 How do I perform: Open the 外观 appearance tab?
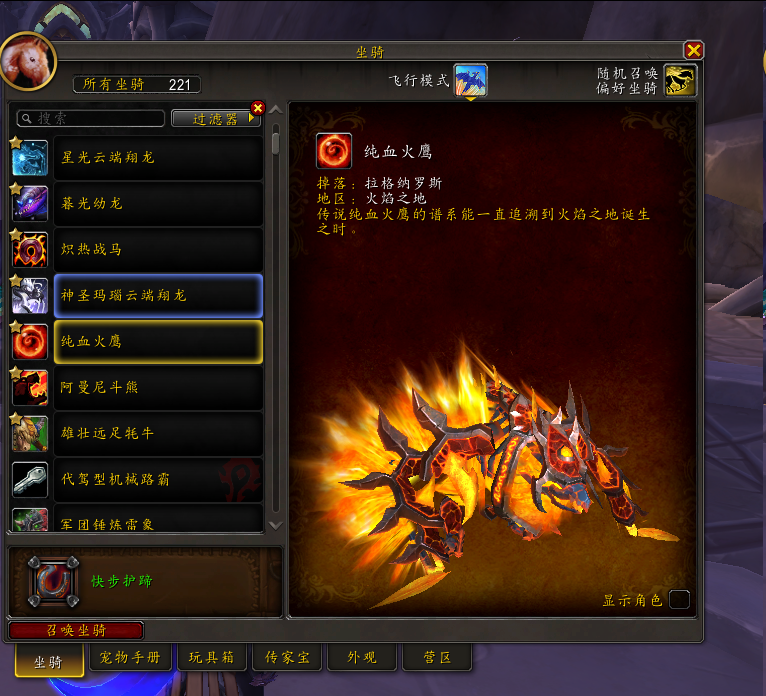tap(362, 658)
